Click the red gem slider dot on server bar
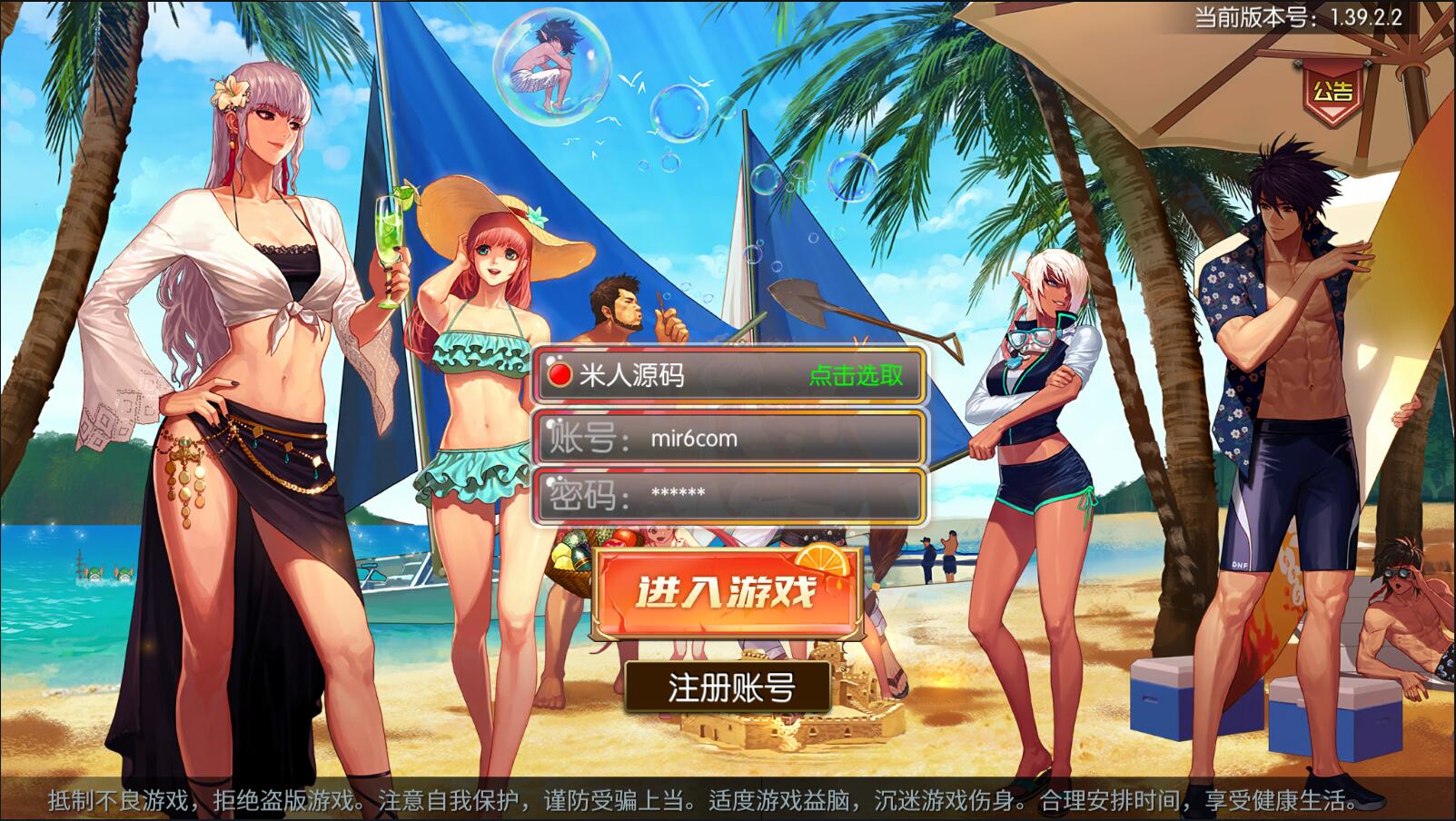Image resolution: width=1456 pixels, height=821 pixels. [561, 372]
